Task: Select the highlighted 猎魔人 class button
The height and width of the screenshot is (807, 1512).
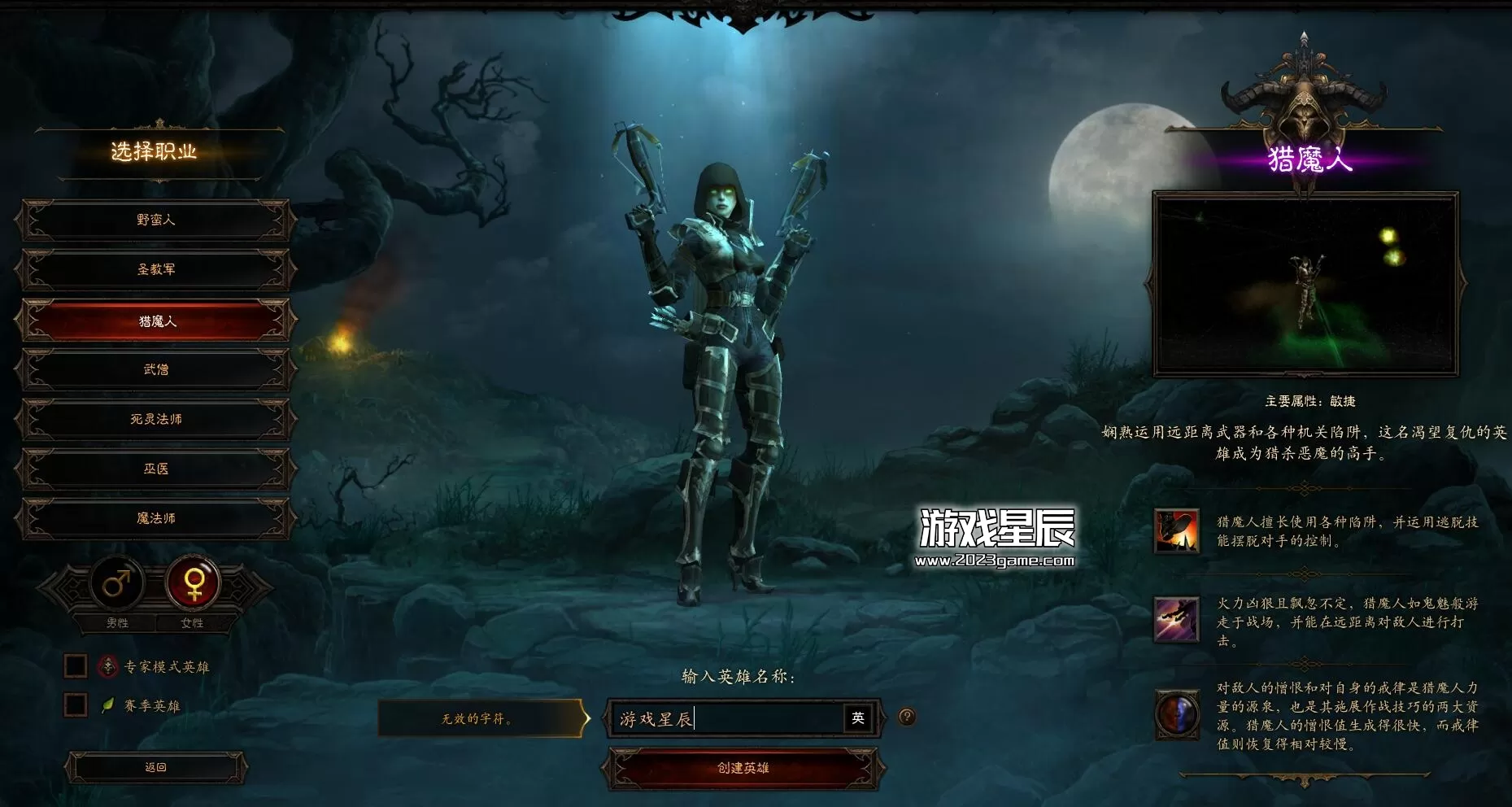Action: pyautogui.click(x=155, y=321)
